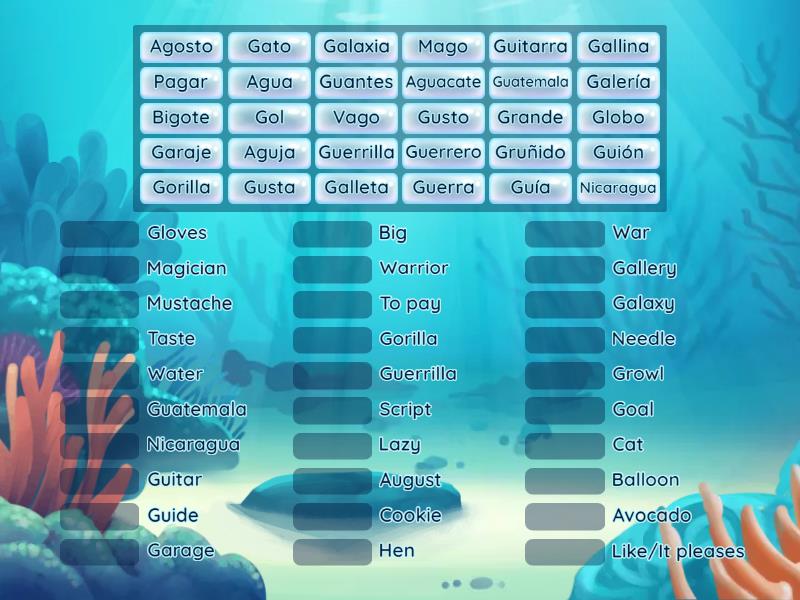This screenshot has height=600, width=800.
Task: Pick the Vago word tile
Action: (x=356, y=117)
